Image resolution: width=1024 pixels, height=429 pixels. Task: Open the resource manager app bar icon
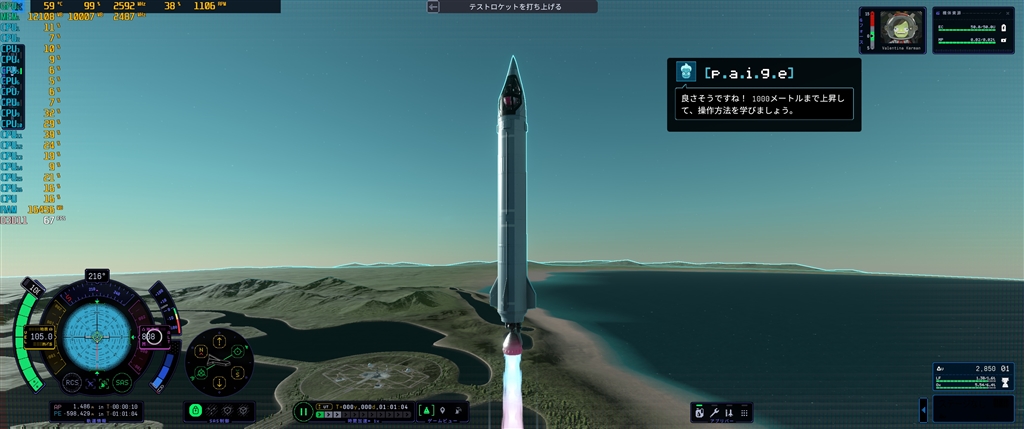pos(700,412)
